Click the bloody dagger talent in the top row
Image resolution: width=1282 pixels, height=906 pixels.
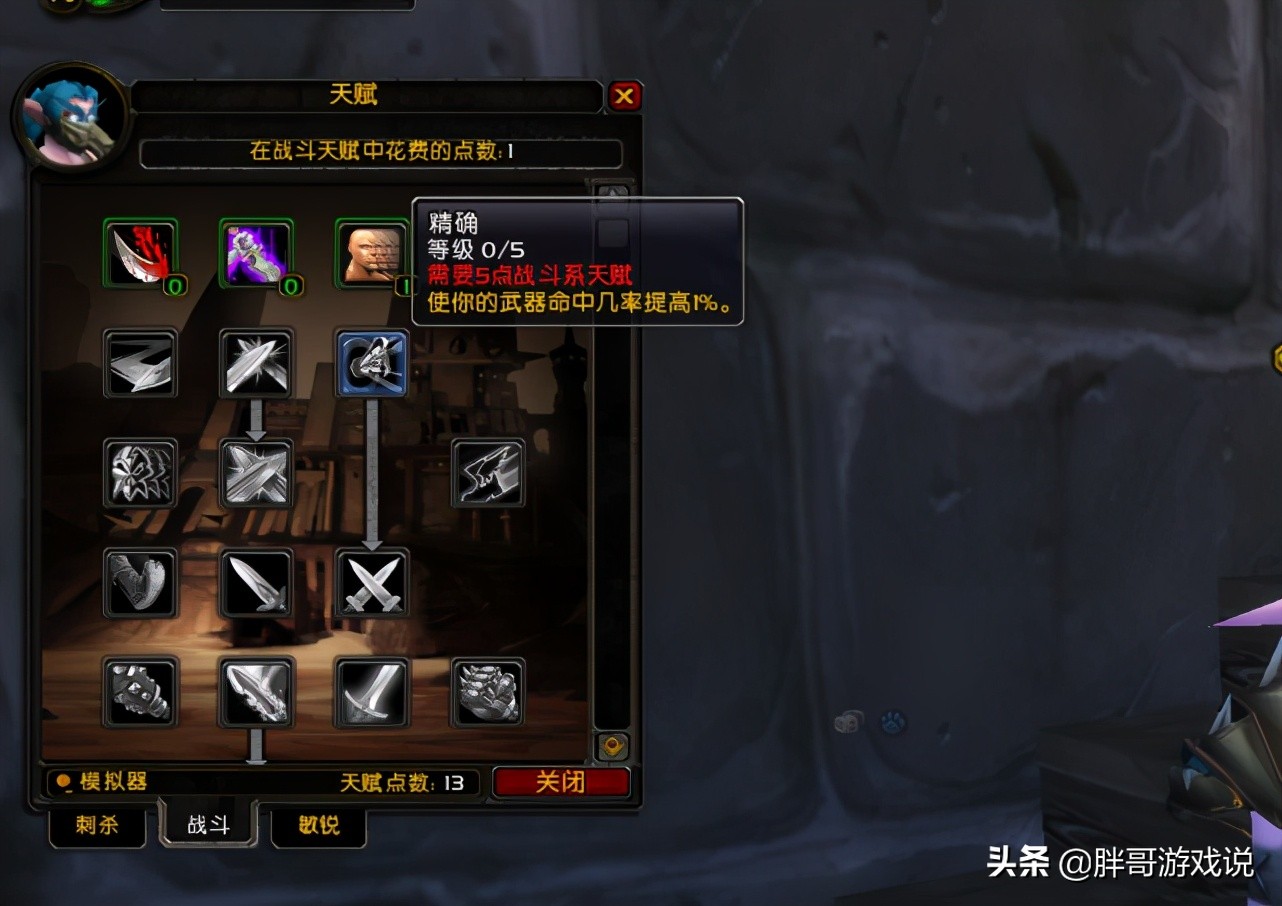pyautogui.click(x=140, y=252)
